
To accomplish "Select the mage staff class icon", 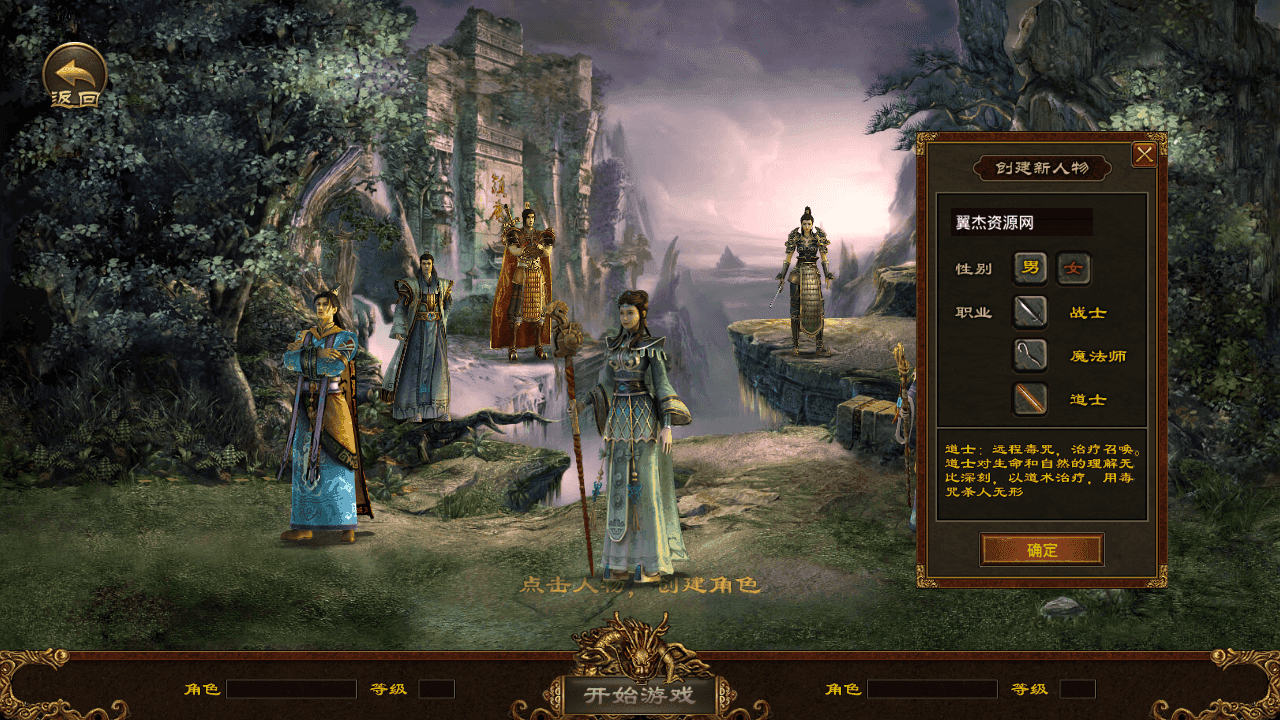I will 1029,356.
